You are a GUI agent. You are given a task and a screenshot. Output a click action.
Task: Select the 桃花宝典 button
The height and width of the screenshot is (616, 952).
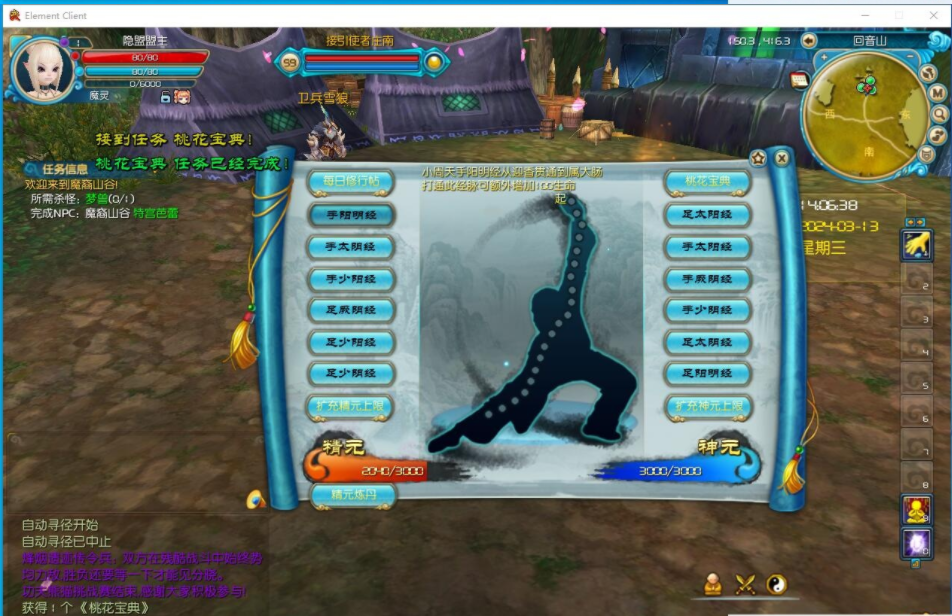click(x=707, y=181)
